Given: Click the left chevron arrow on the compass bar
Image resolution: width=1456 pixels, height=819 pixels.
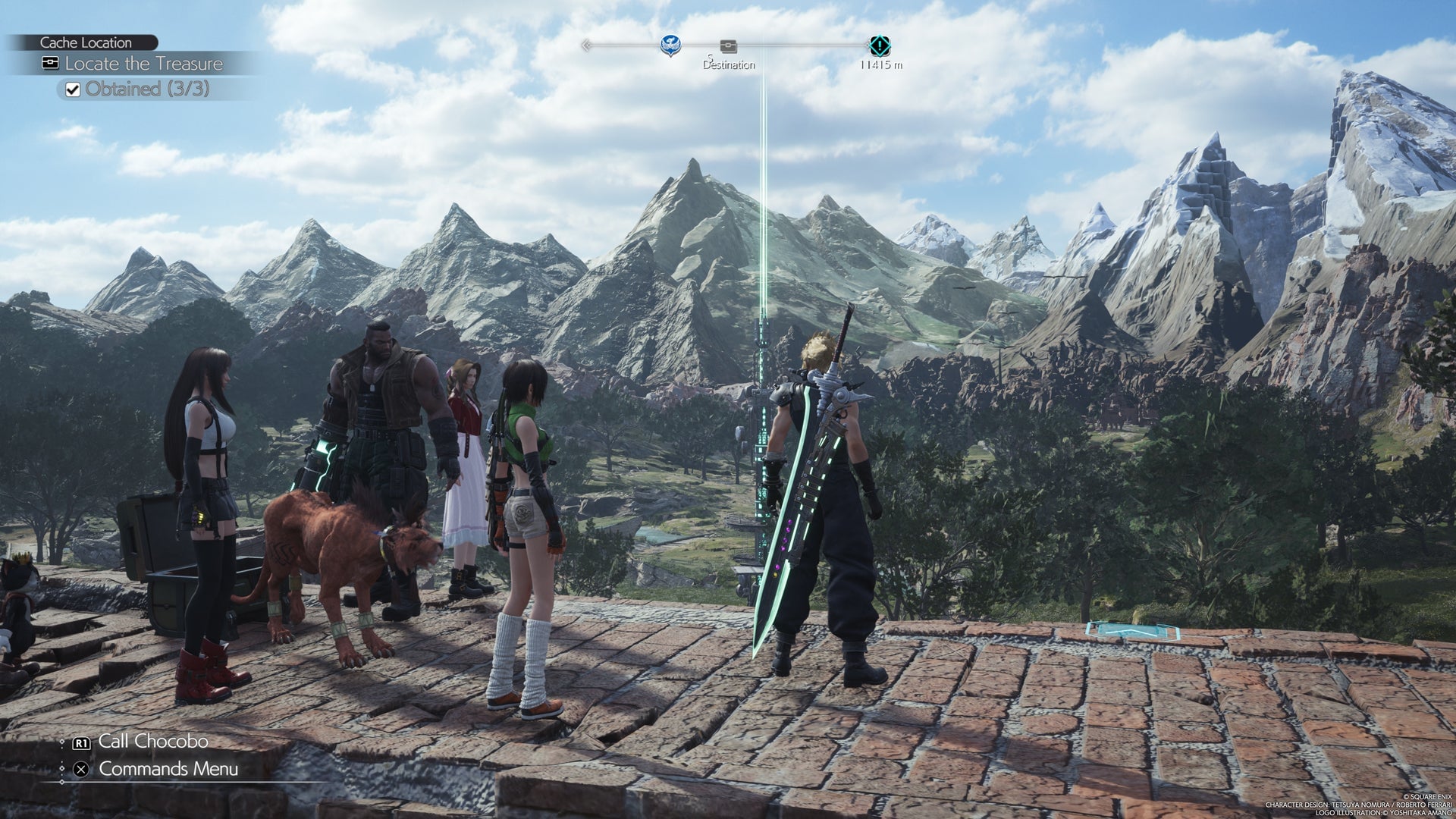Looking at the screenshot, I should [585, 45].
